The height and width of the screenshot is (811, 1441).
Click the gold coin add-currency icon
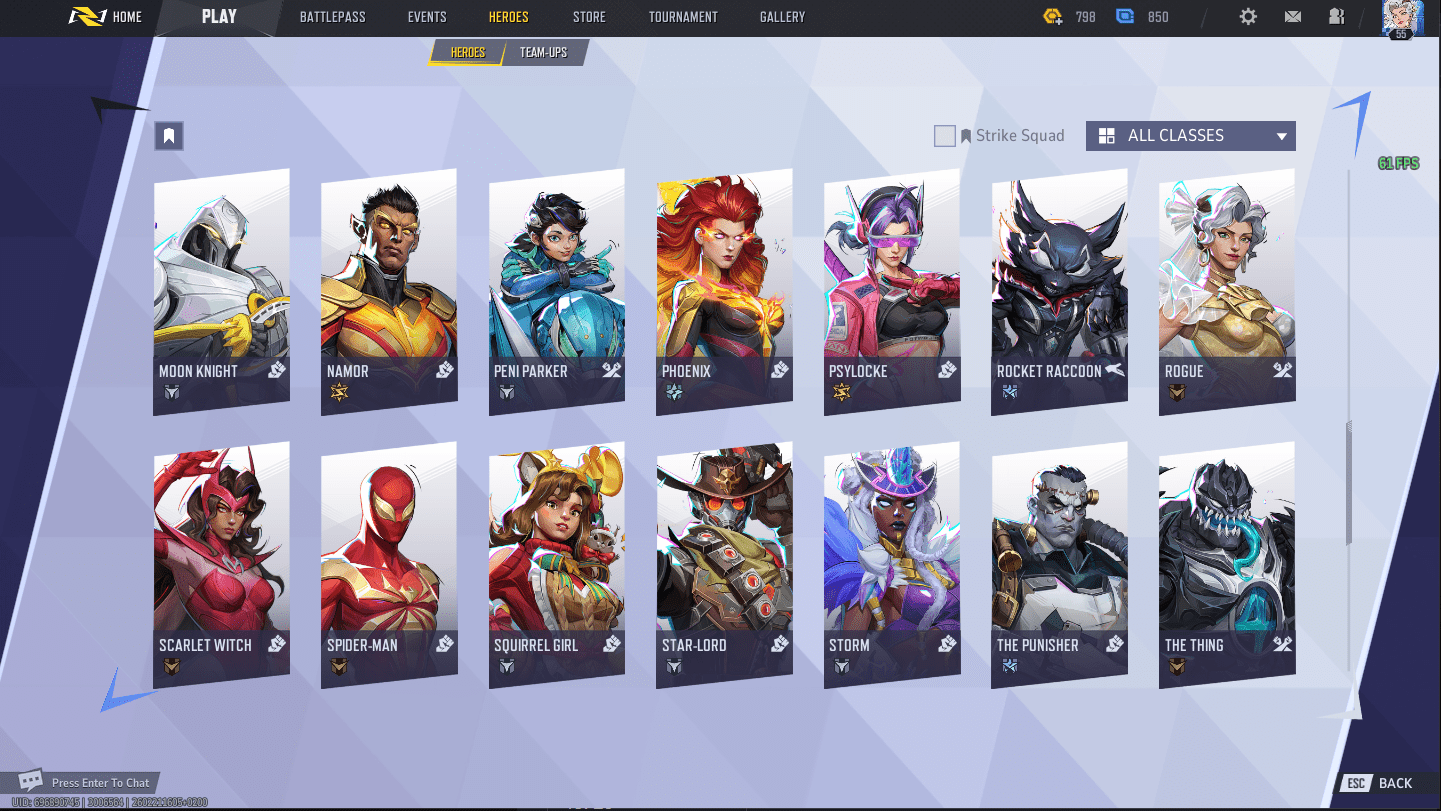pos(1052,16)
